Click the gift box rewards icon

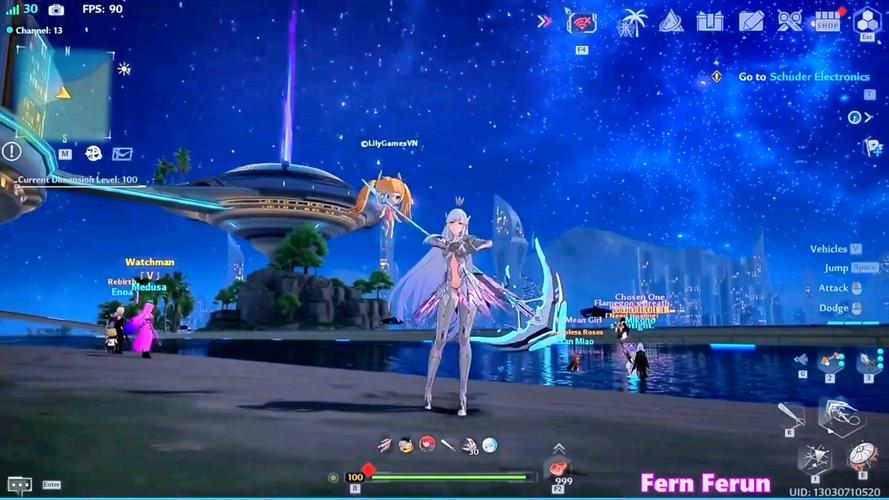pos(710,21)
